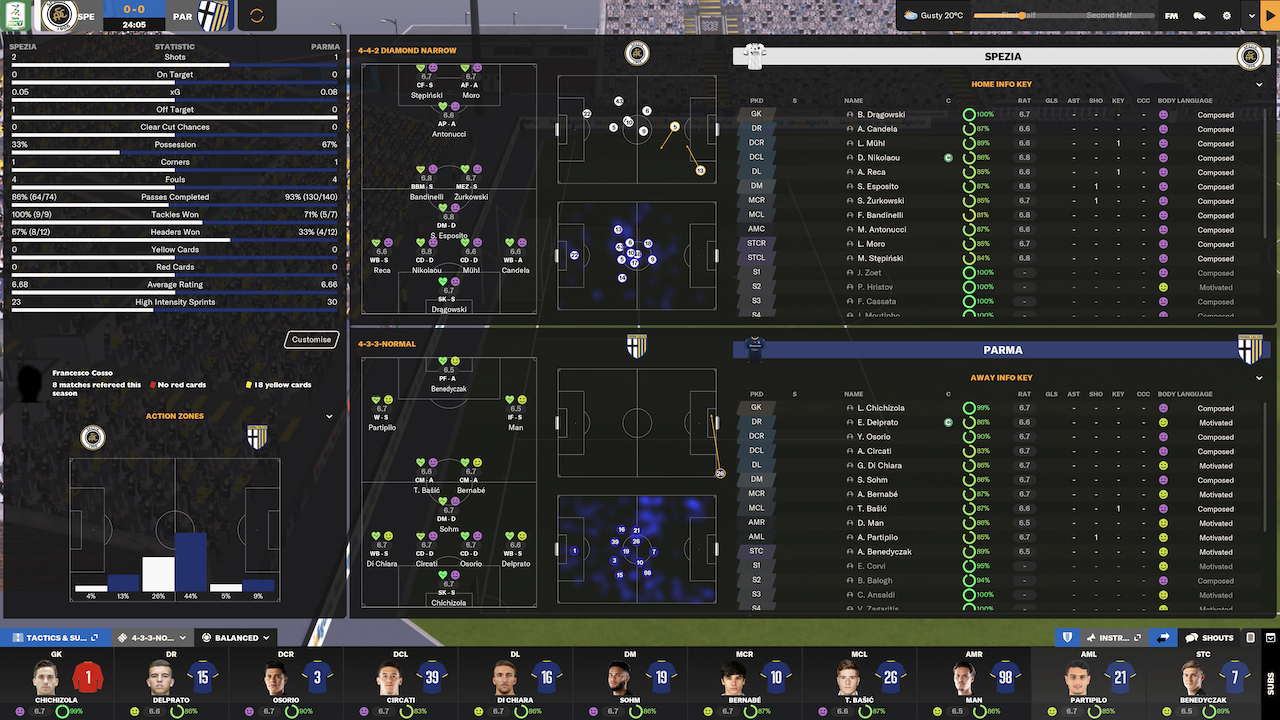Expand the Action Zones dropdown

[329, 417]
